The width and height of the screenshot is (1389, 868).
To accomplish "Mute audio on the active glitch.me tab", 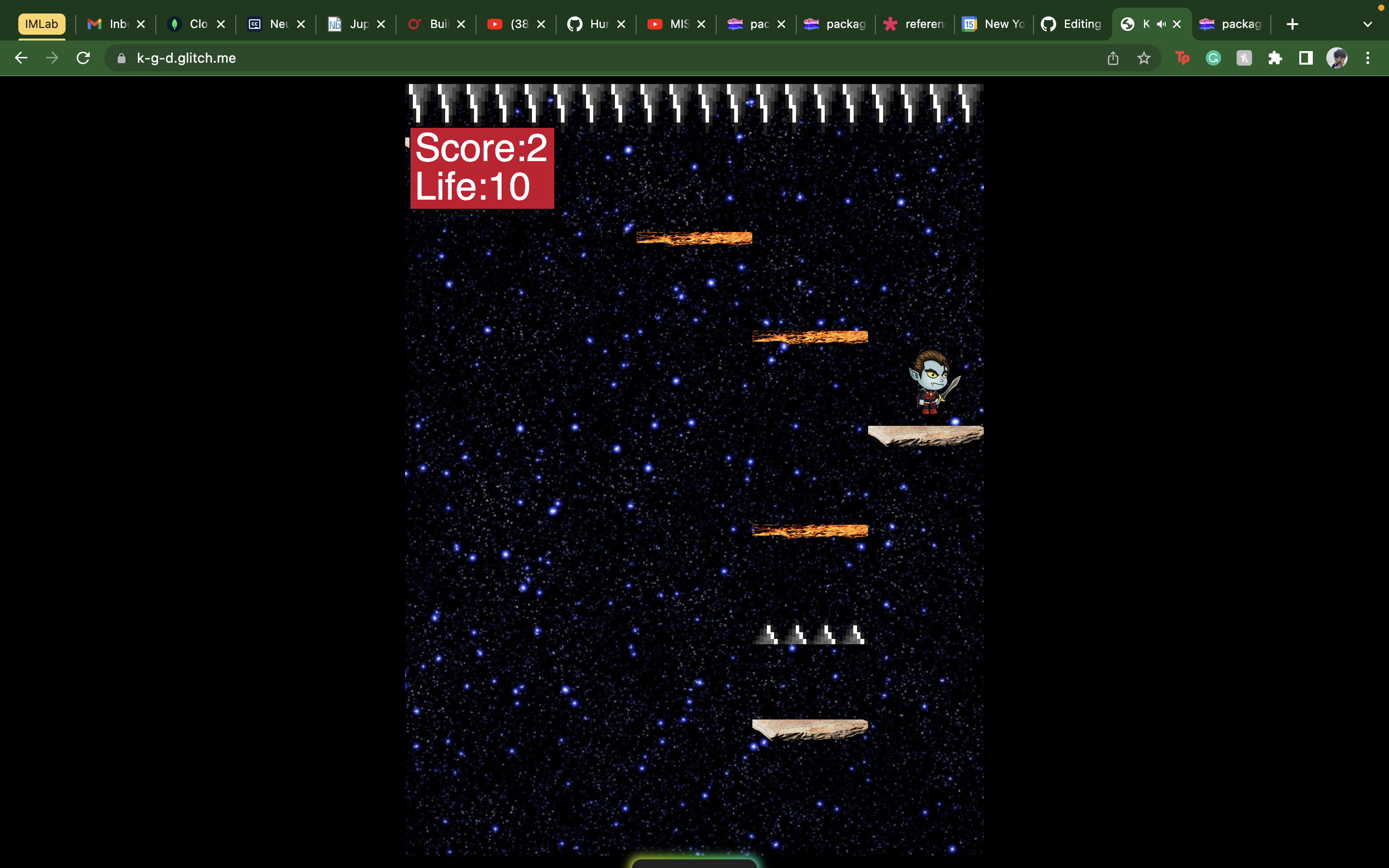I will 1161,24.
